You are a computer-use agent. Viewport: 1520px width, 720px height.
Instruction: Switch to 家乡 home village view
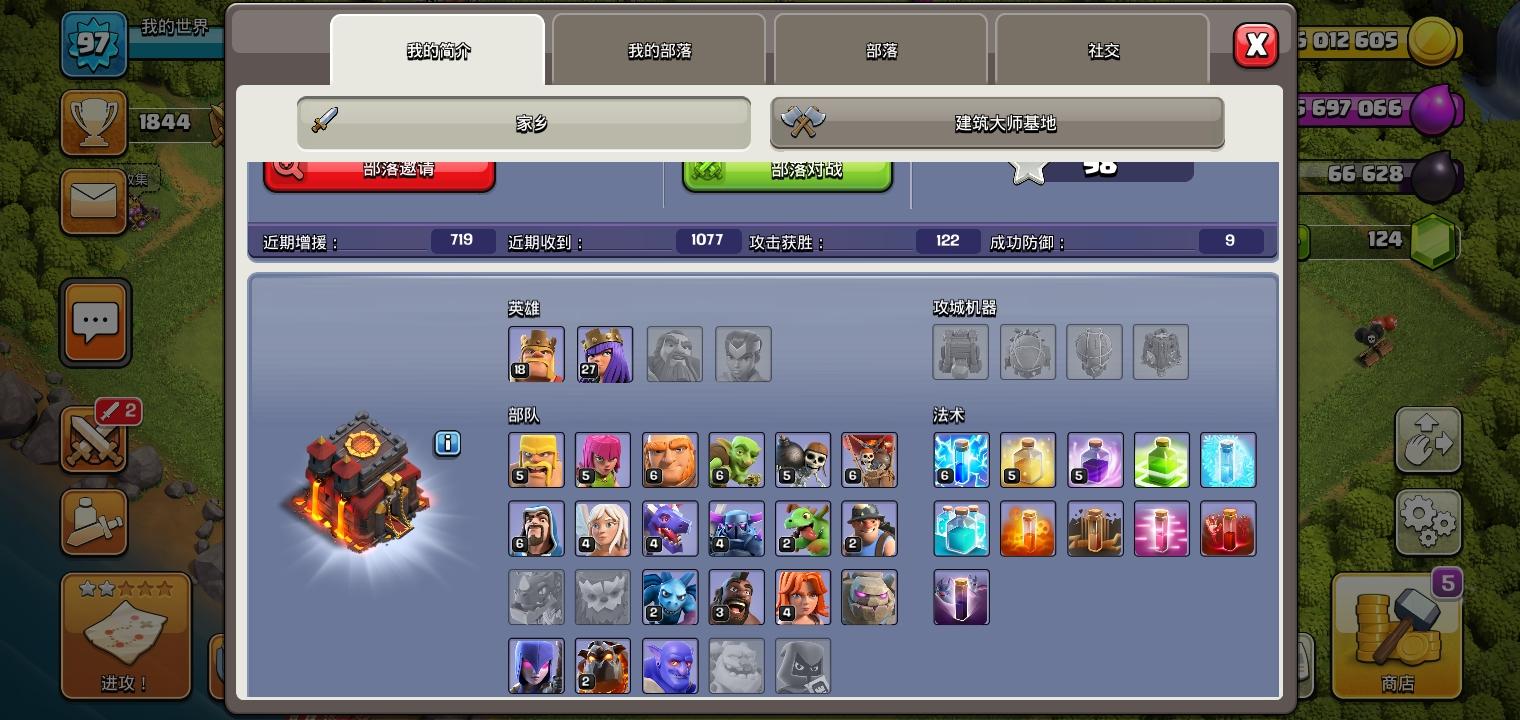[523, 122]
